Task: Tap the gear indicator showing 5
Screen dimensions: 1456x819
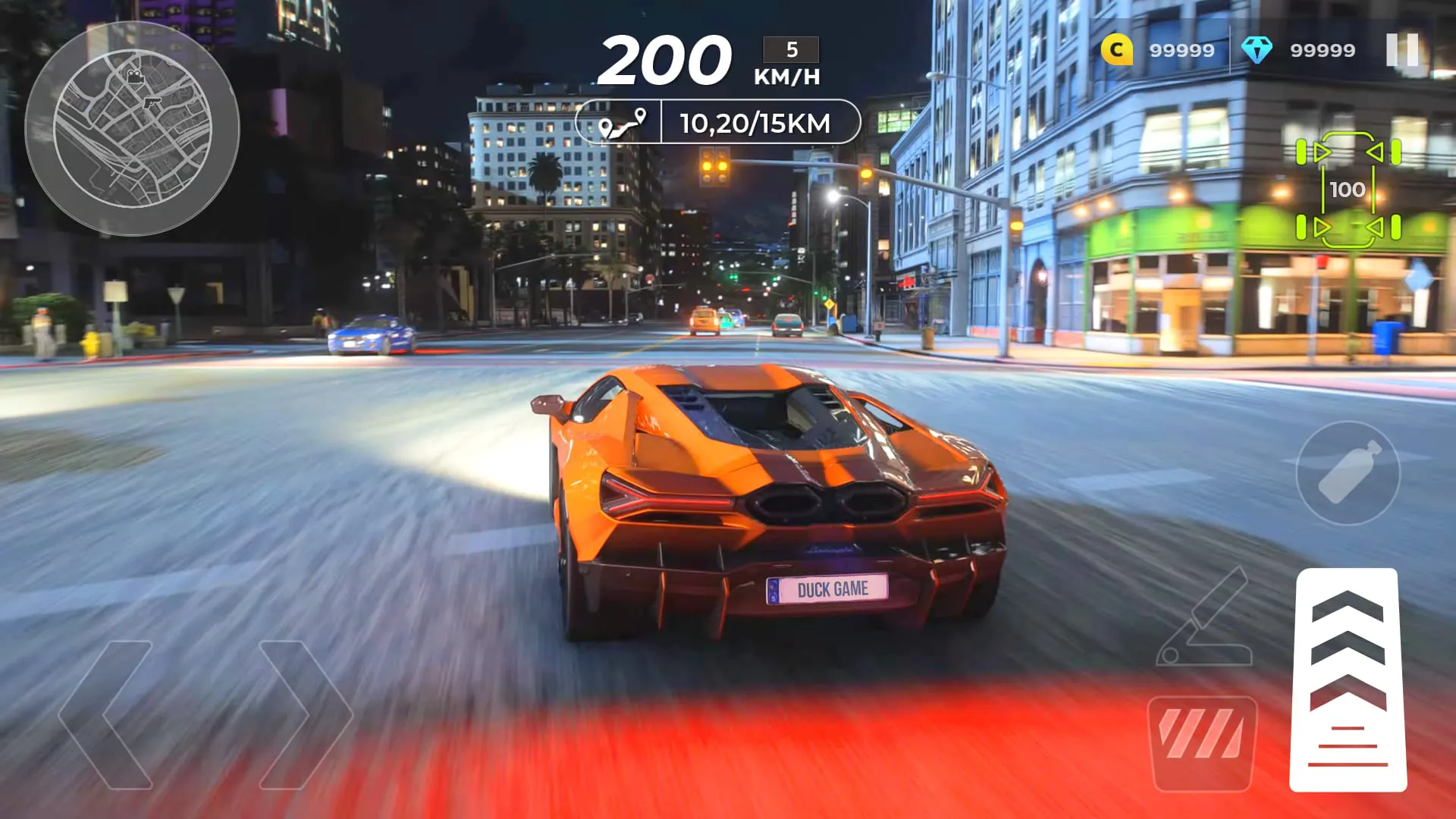Action: point(790,49)
